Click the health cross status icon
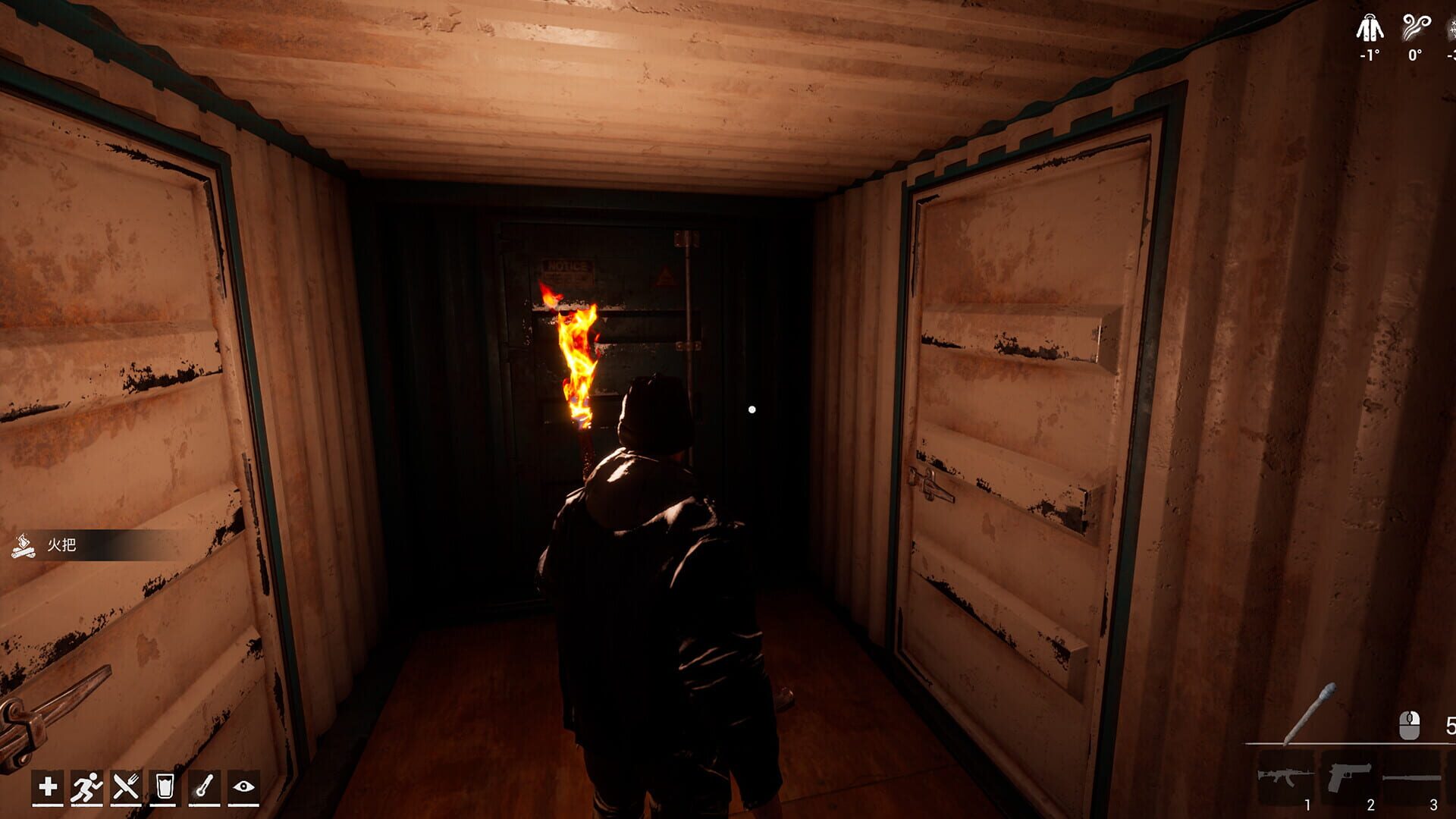Image resolution: width=1456 pixels, height=819 pixels. [47, 786]
